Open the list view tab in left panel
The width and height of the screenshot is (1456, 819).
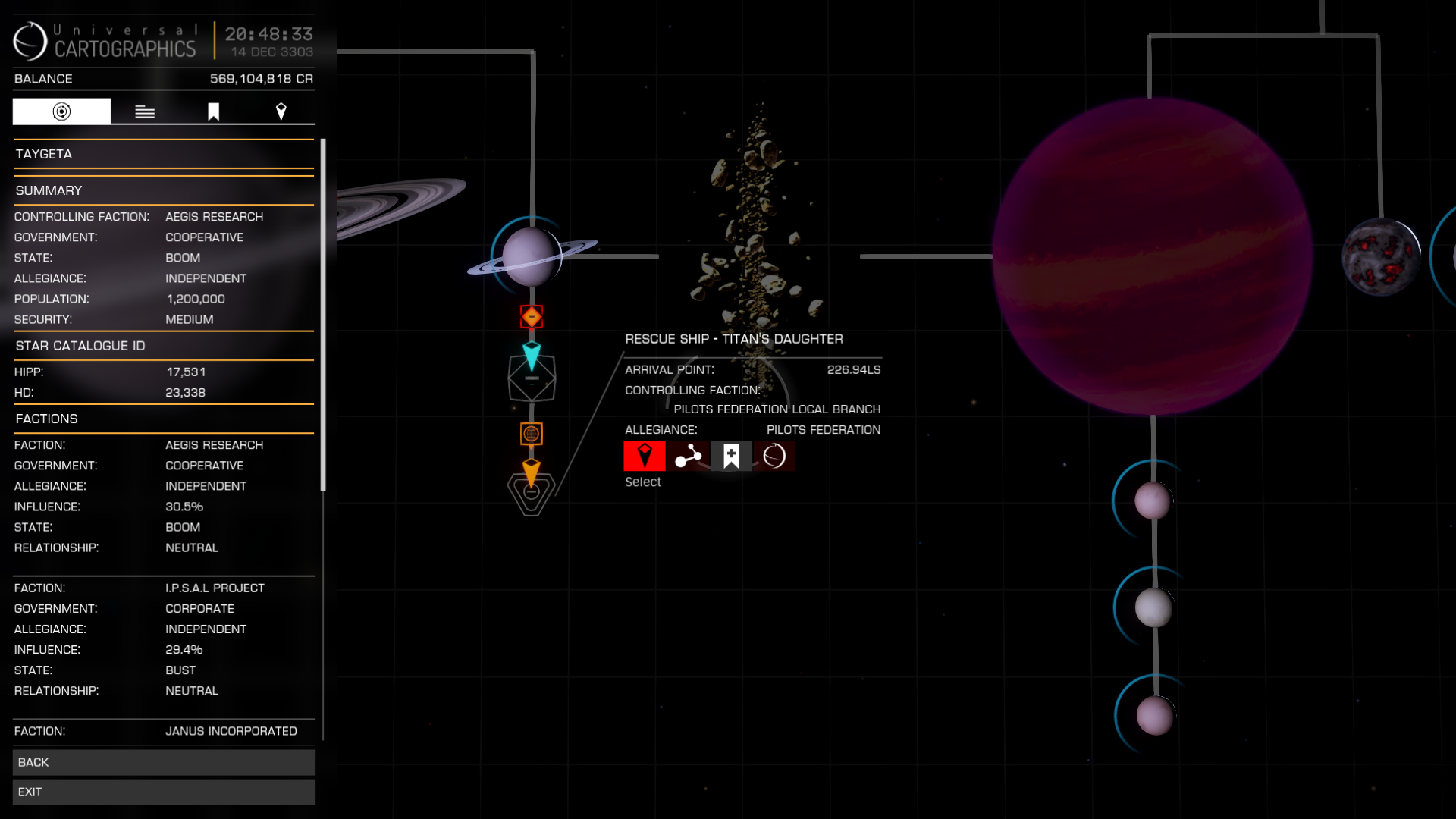pyautogui.click(x=144, y=111)
